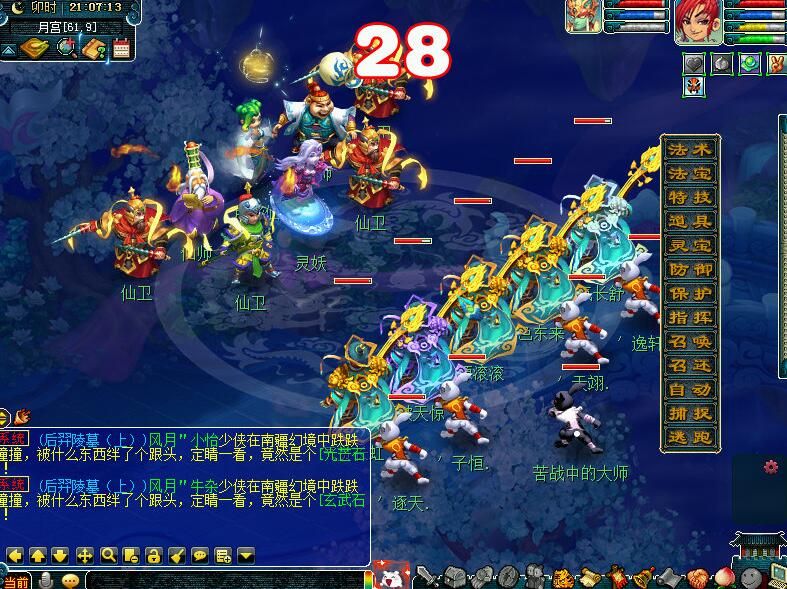Click the globe magnifier map icon
The height and width of the screenshot is (589, 787).
tap(66, 48)
